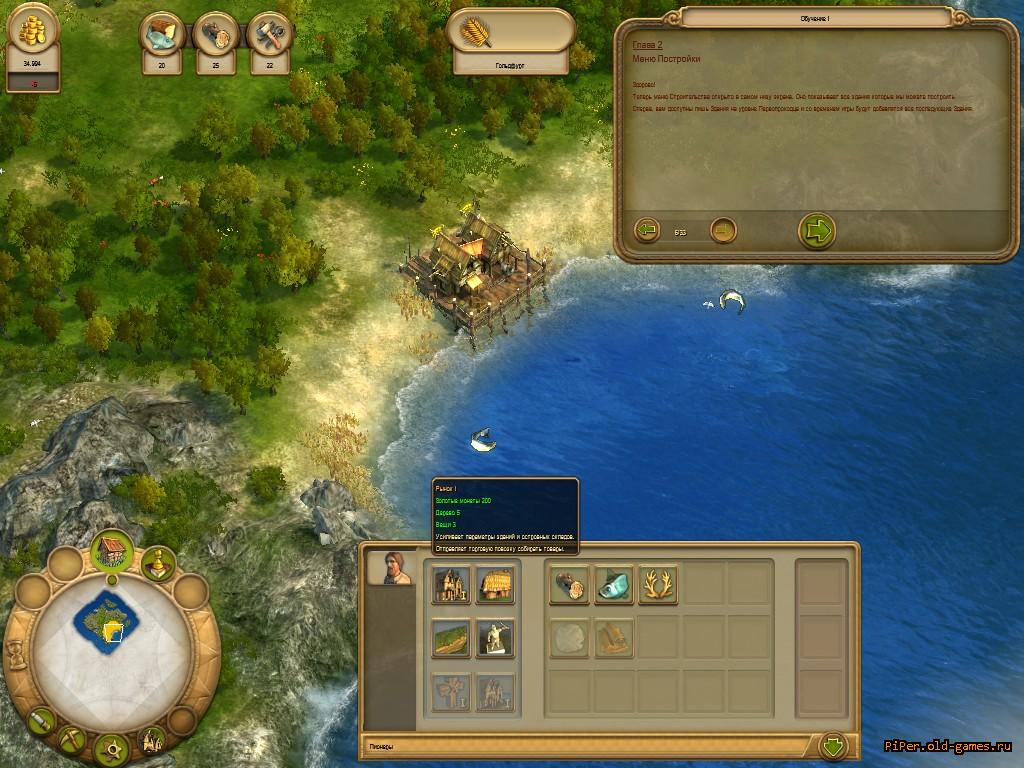Open the building menu house icon
Viewport: 1024px width, 768px height.
[x=112, y=548]
